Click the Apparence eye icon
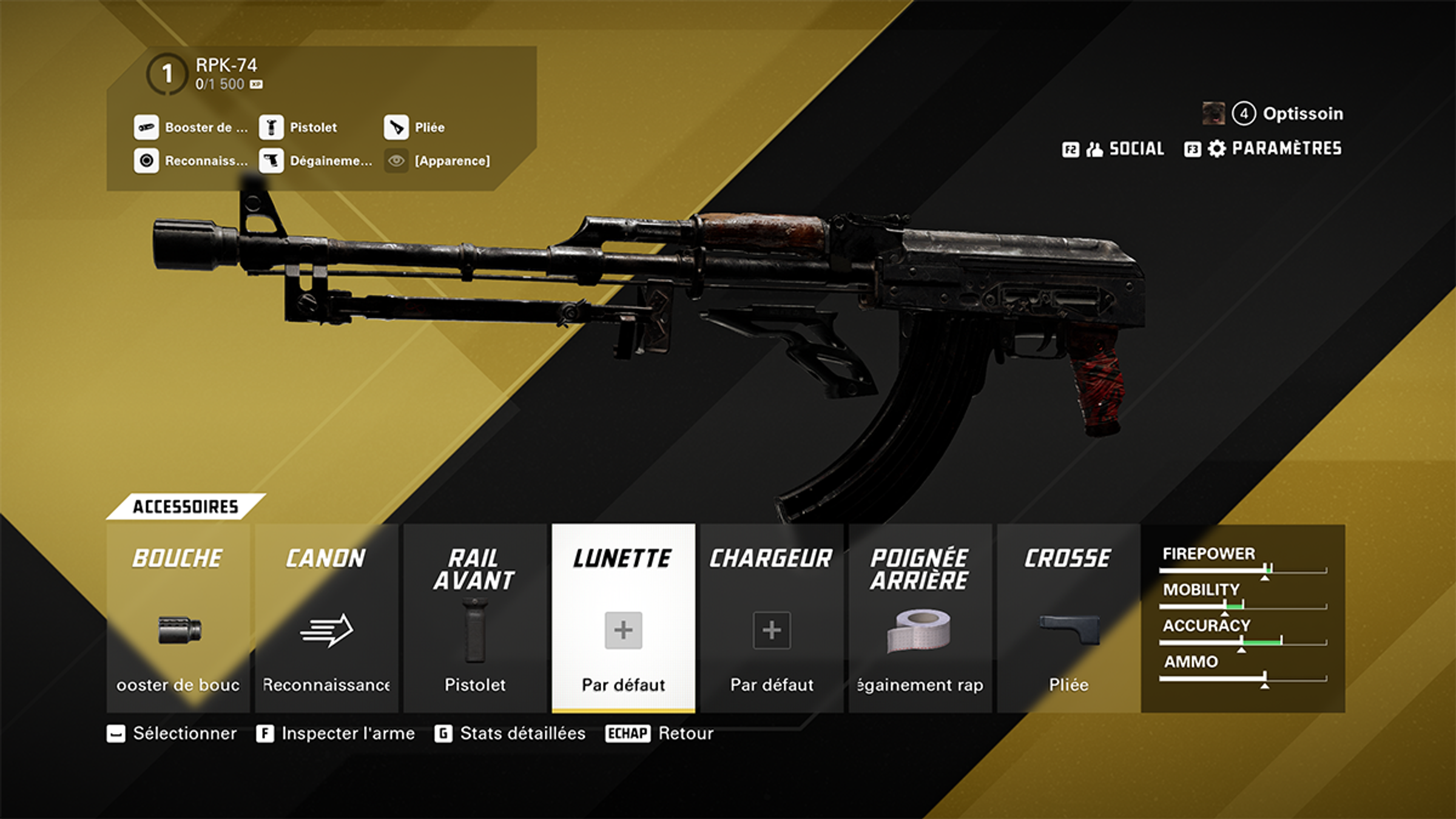The height and width of the screenshot is (819, 1456). [x=396, y=161]
